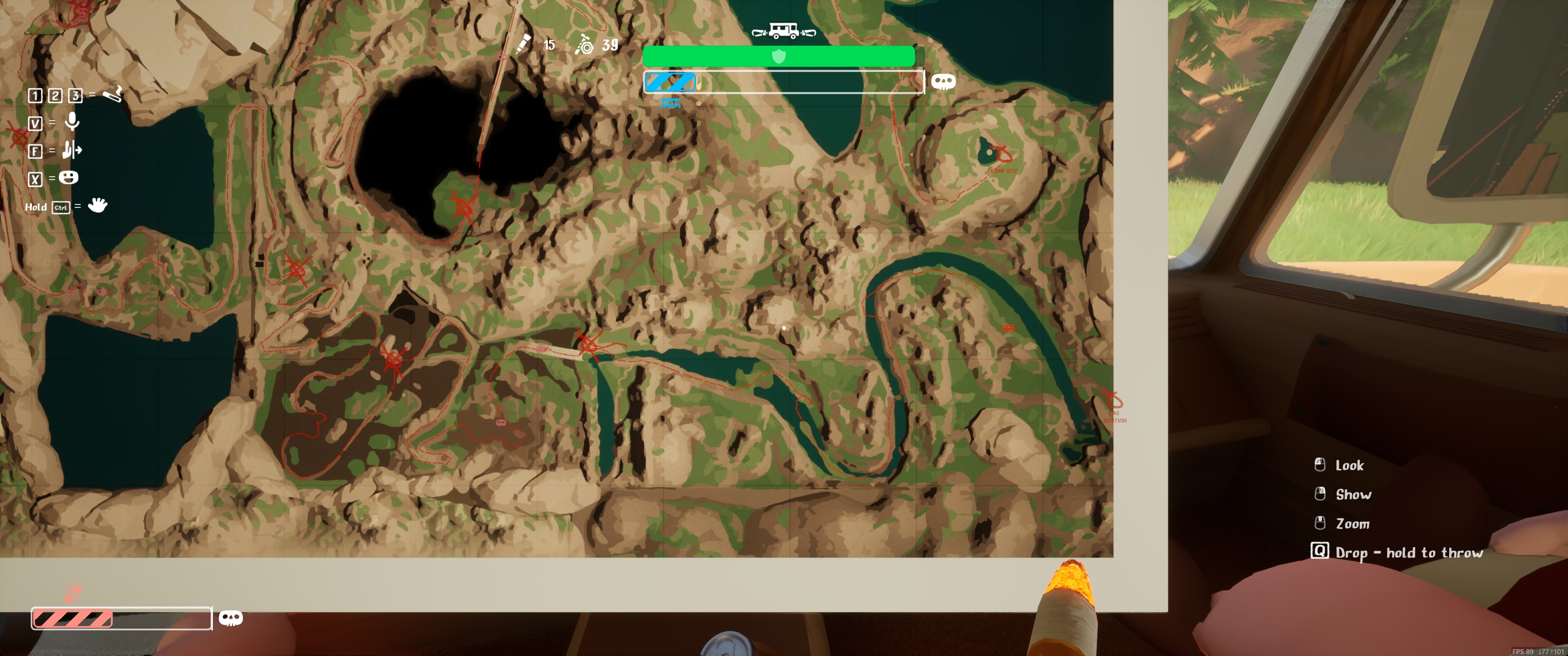Select the Gas Station marker on the map
The image size is (1568, 656).
(1113, 402)
